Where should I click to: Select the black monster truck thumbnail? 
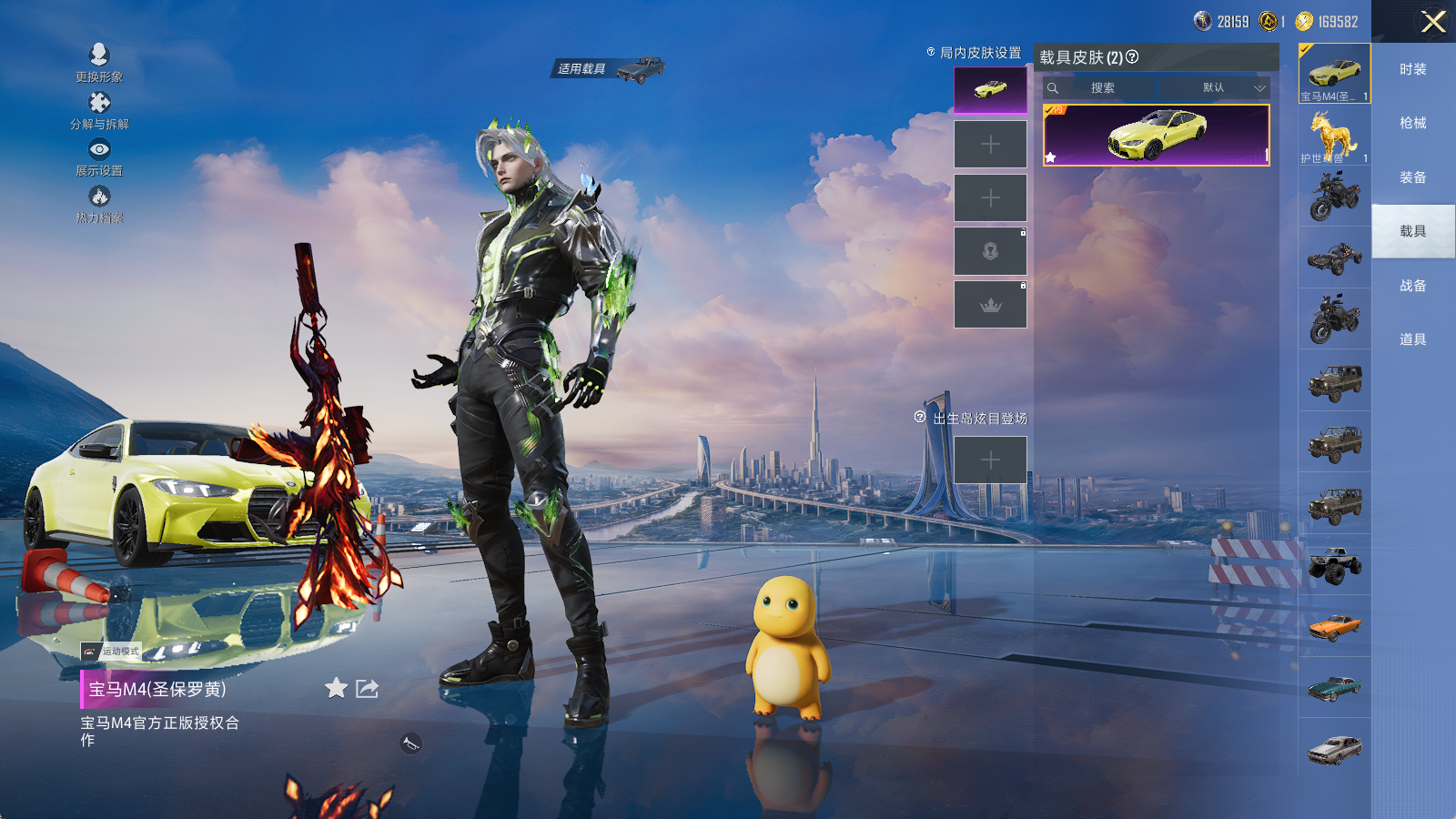[x=1334, y=565]
